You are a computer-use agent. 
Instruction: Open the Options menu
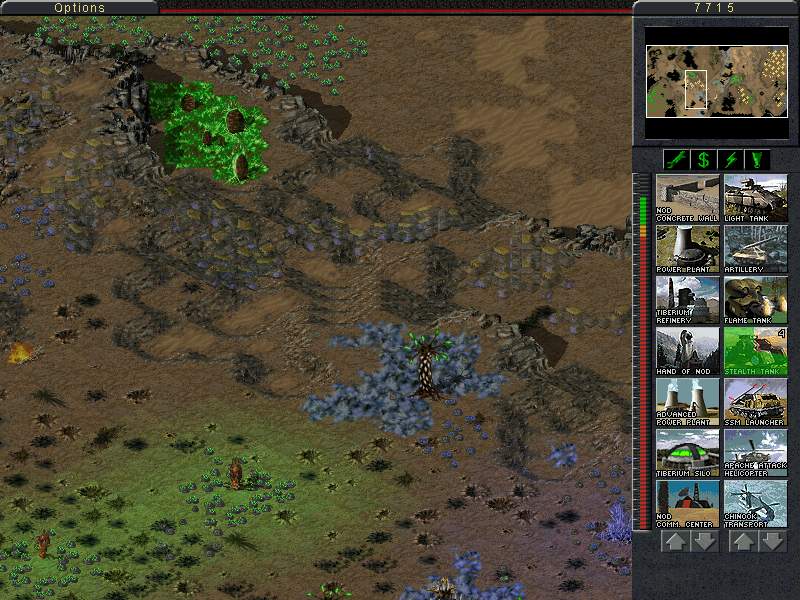[x=79, y=8]
